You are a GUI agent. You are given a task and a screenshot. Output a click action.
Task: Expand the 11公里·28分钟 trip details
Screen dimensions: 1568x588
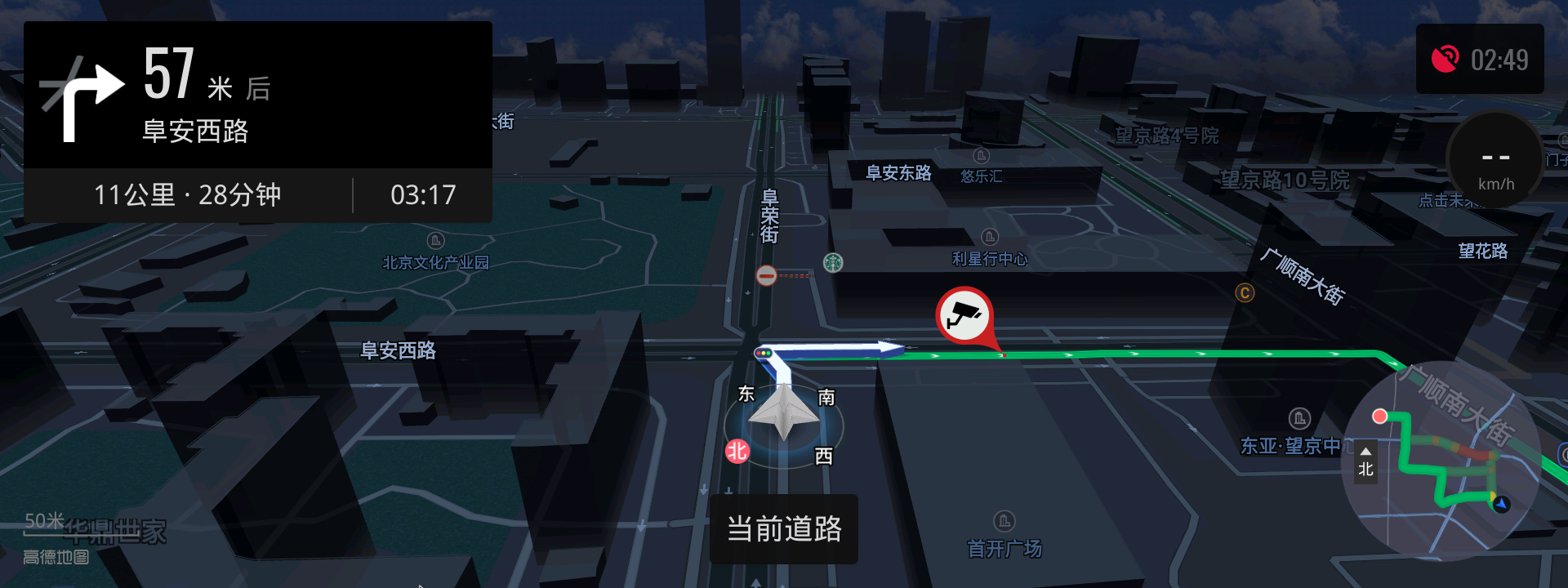pyautogui.click(x=188, y=195)
